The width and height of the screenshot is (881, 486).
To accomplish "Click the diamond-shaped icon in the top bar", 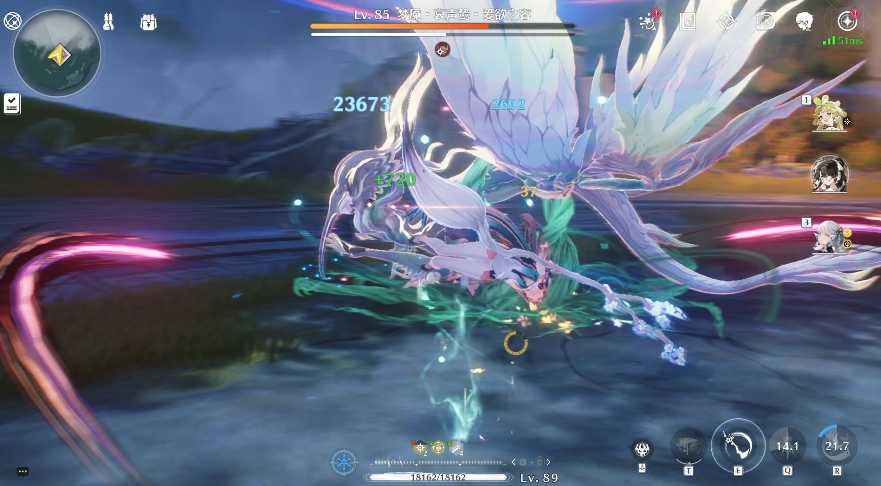I will click(727, 21).
